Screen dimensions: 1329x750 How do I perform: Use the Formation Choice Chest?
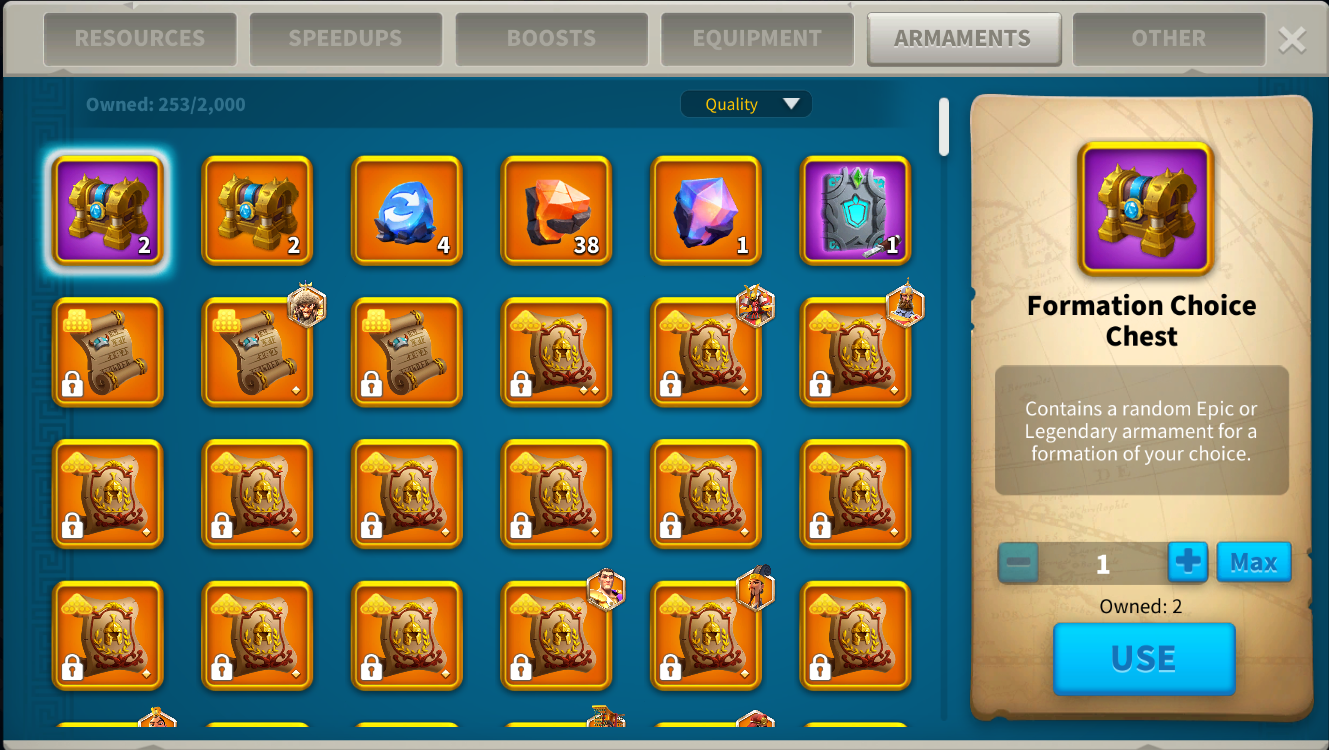1144,658
